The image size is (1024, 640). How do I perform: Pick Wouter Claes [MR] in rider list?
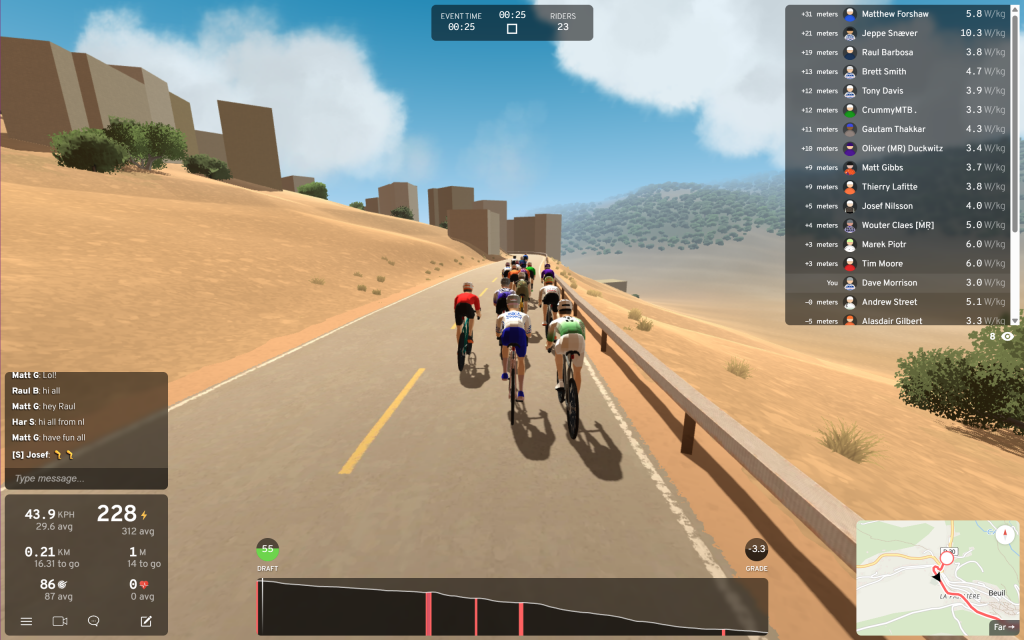(897, 225)
